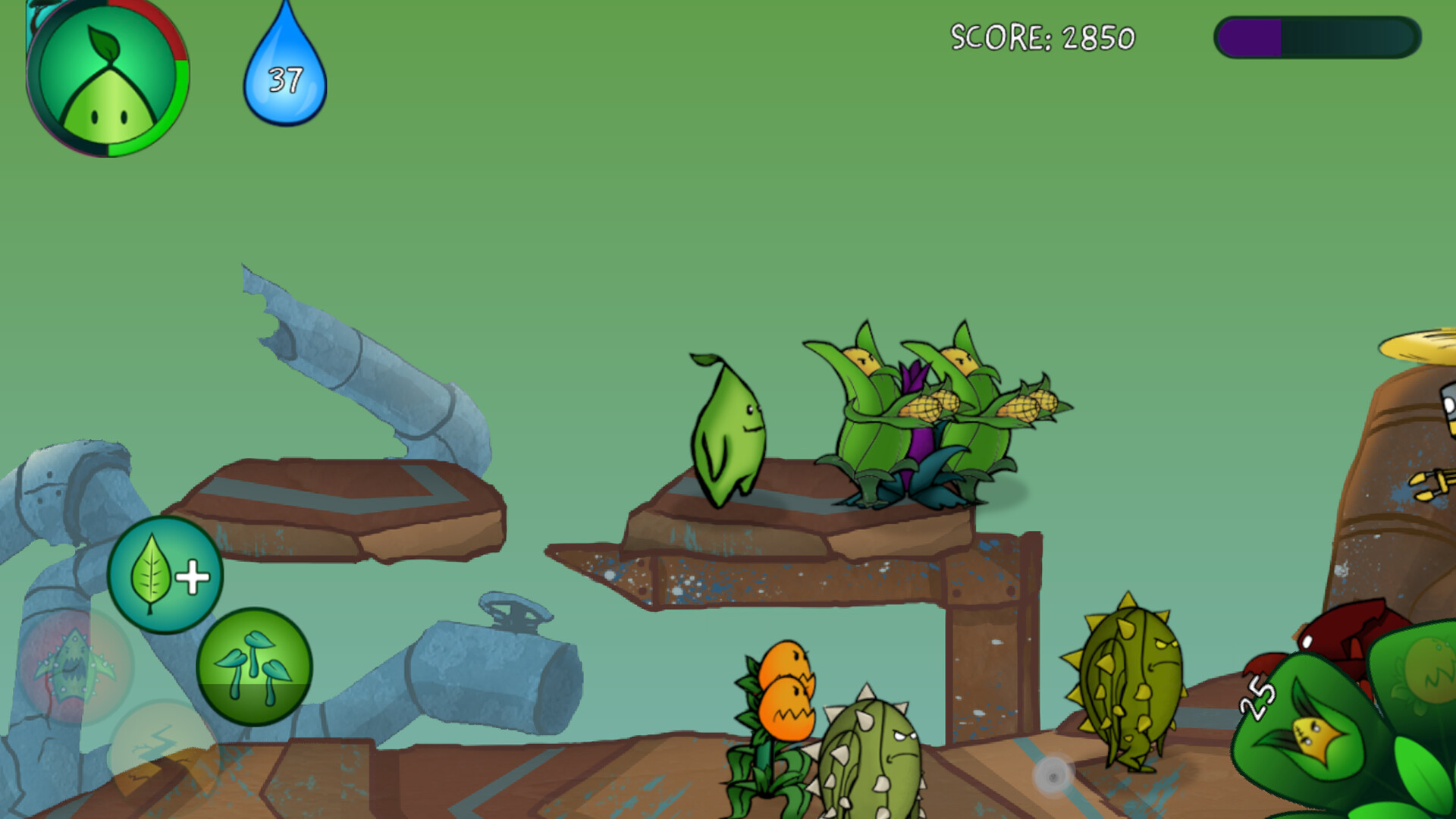Image resolution: width=1456 pixels, height=819 pixels.
Task: Click the plus sign on the leaf ability
Action: 196,574
